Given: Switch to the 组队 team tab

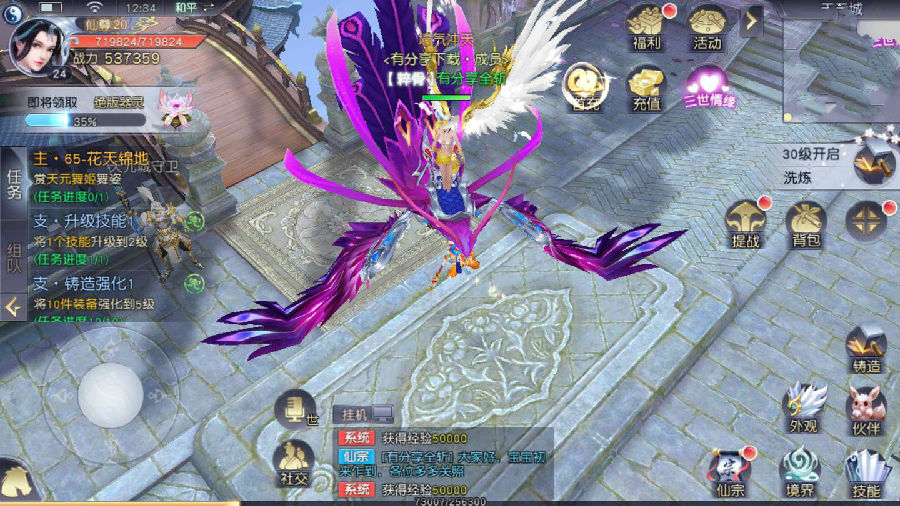Looking at the screenshot, I should click(14, 257).
